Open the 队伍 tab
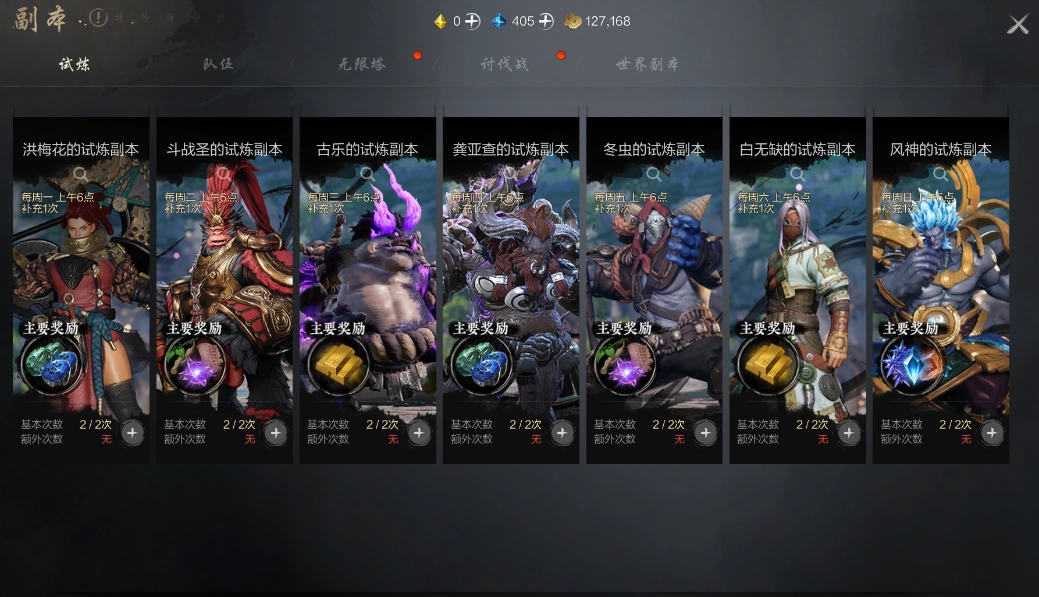Viewport: 1039px width, 597px height. click(217, 64)
